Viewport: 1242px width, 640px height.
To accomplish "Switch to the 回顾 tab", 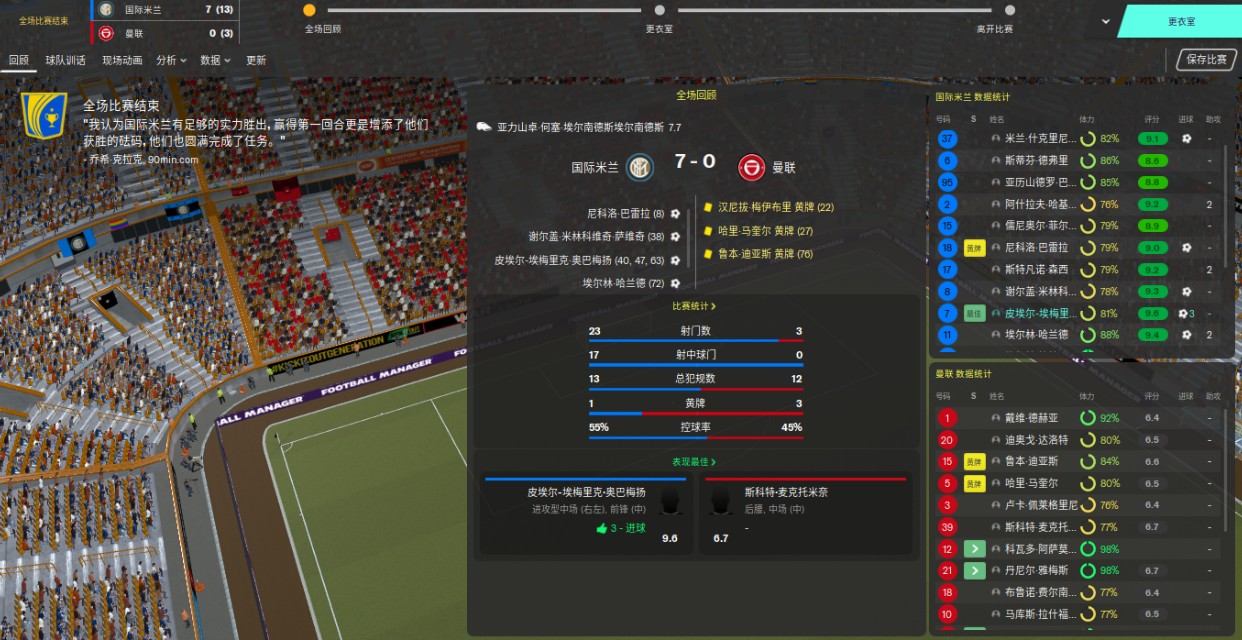I will [18, 60].
